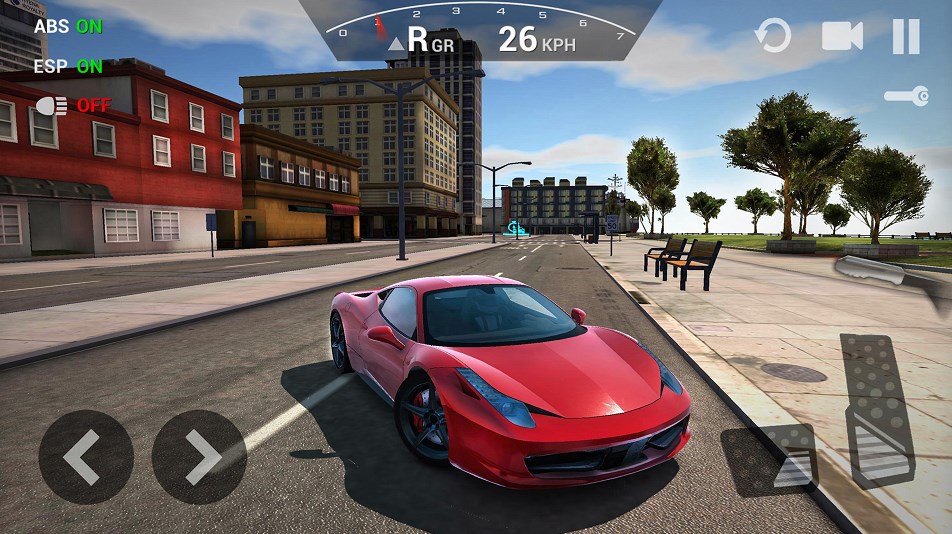Viewport: 952px width, 534px height.
Task: Tap the gear selector showing R
Action: 417,40
